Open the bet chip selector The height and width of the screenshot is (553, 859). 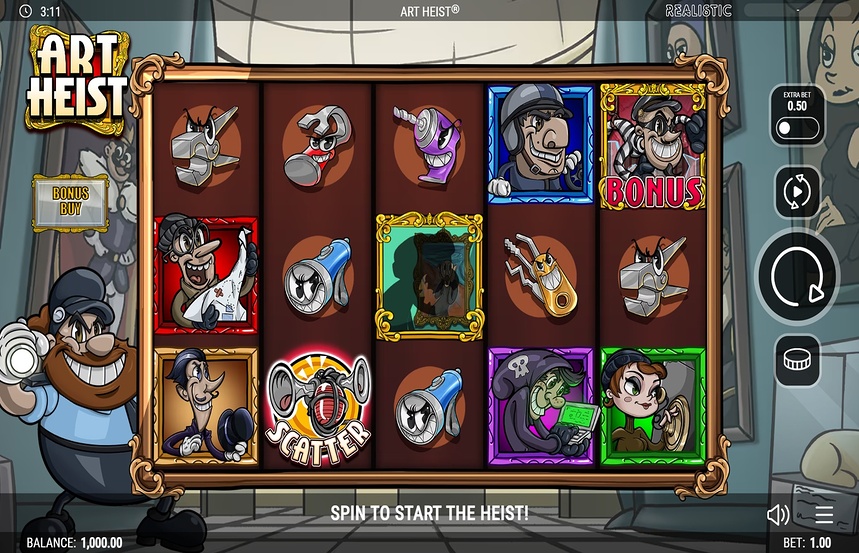[x=797, y=360]
